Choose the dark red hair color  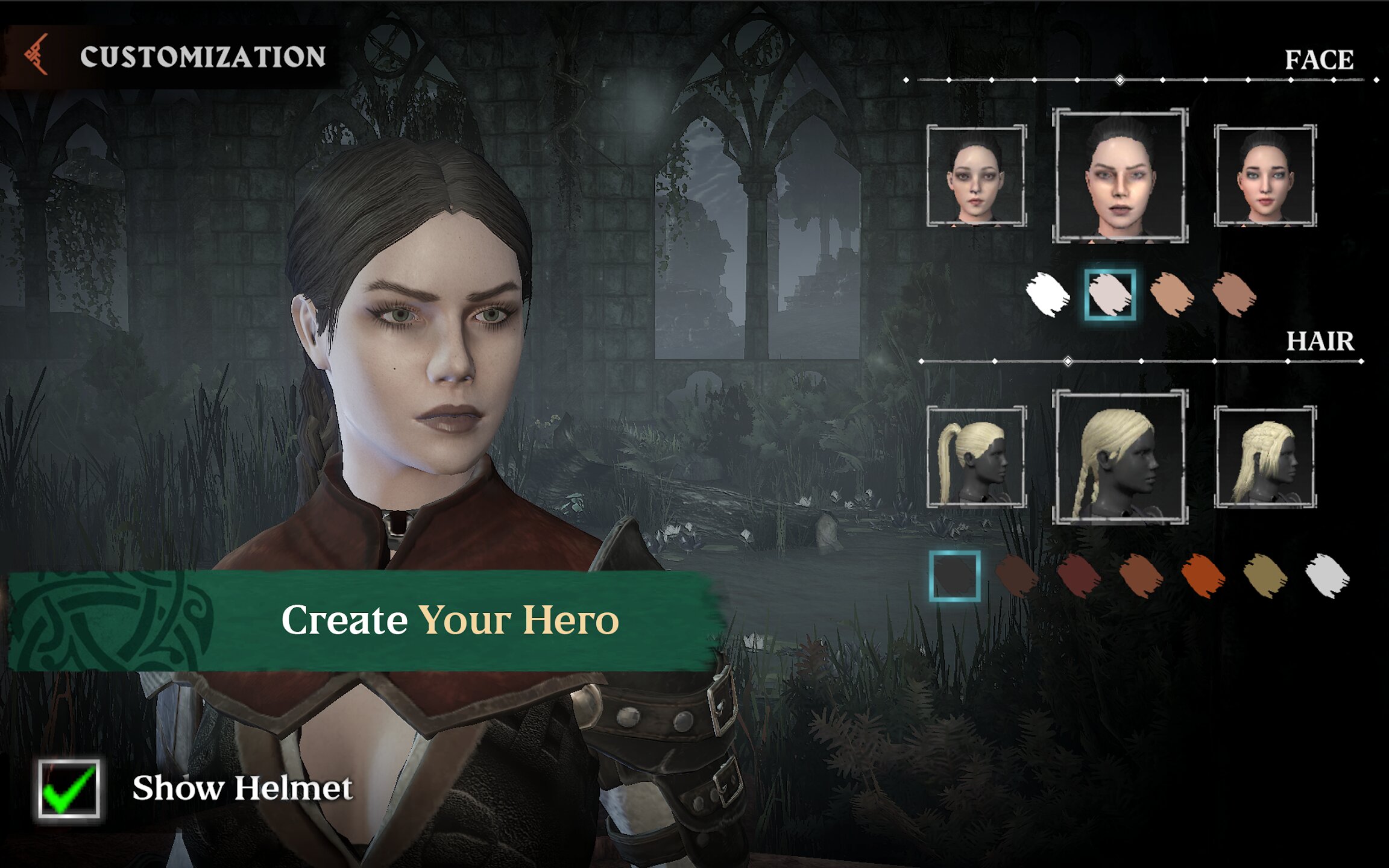coord(1079,576)
